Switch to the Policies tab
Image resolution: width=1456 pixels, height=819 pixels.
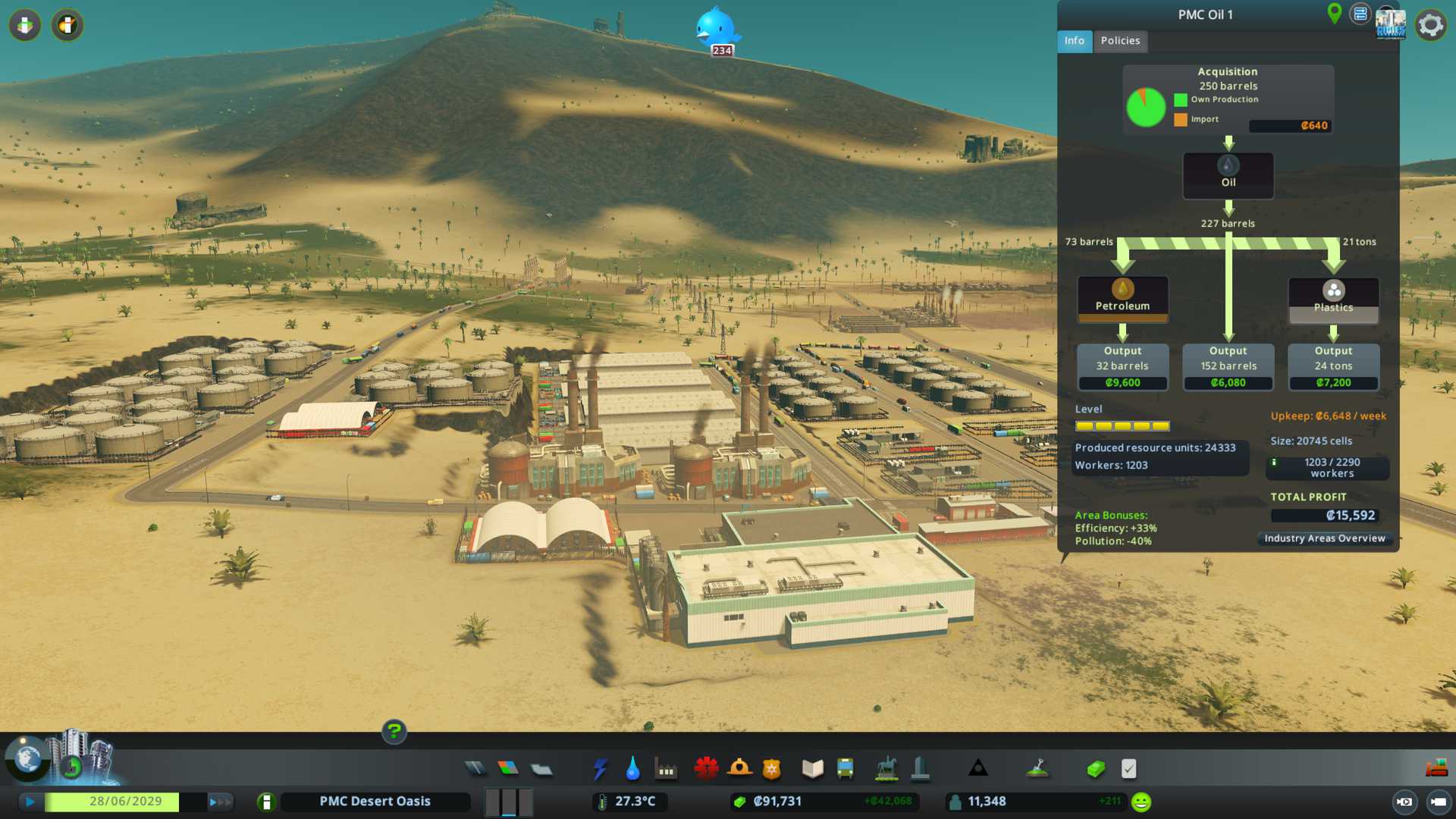pyautogui.click(x=1120, y=41)
